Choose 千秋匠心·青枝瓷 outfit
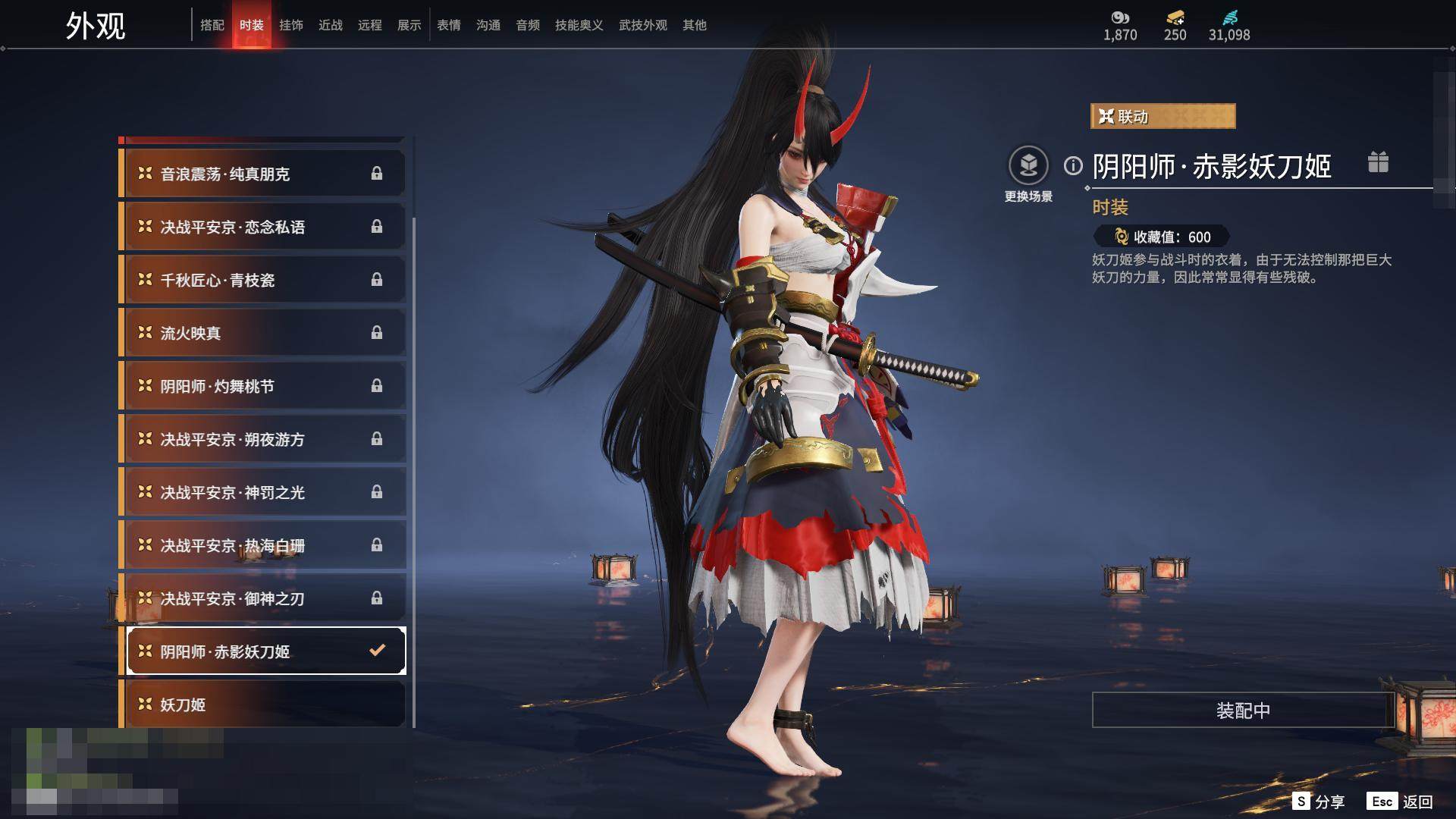The height and width of the screenshot is (819, 1456). [x=263, y=280]
